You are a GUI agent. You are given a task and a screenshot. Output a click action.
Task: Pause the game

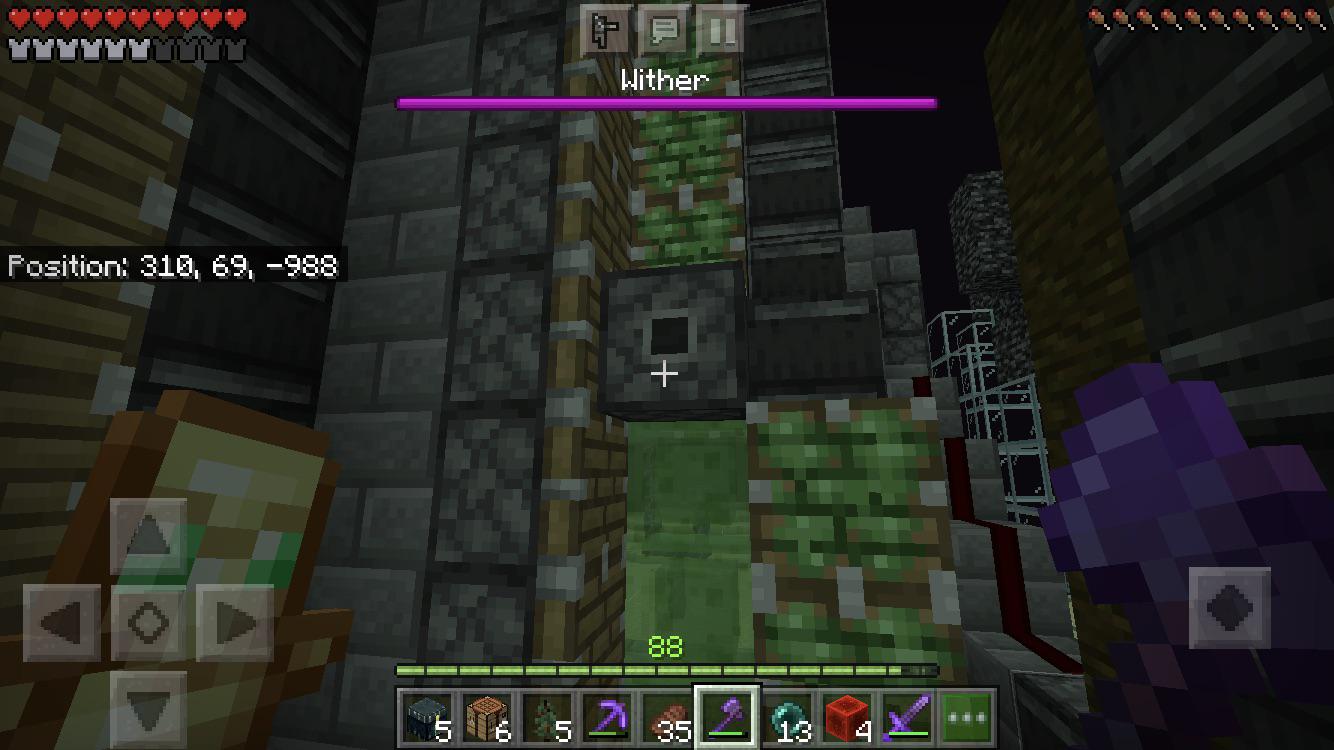point(722,31)
